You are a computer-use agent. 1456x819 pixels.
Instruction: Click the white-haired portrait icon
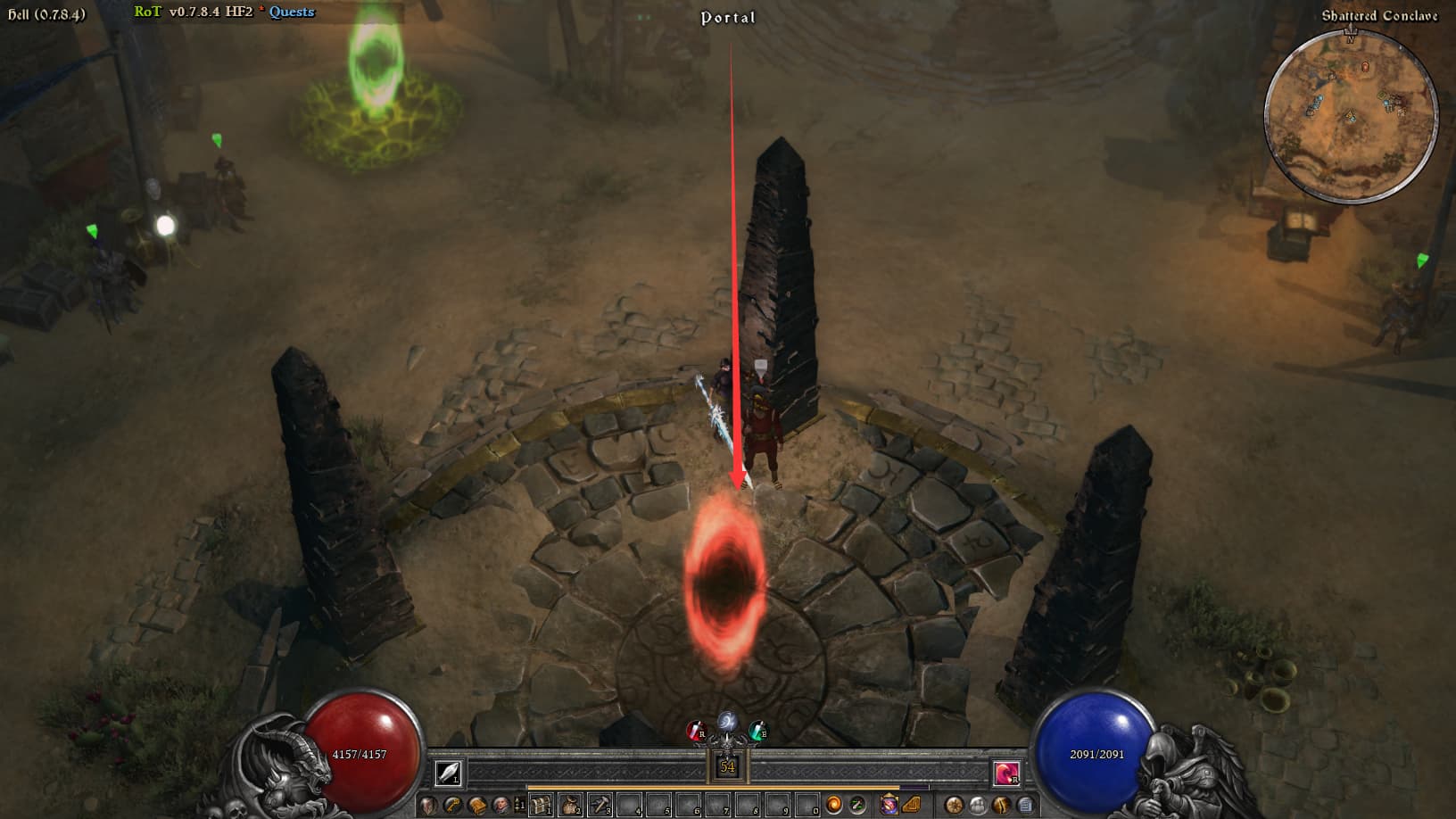pos(501,806)
